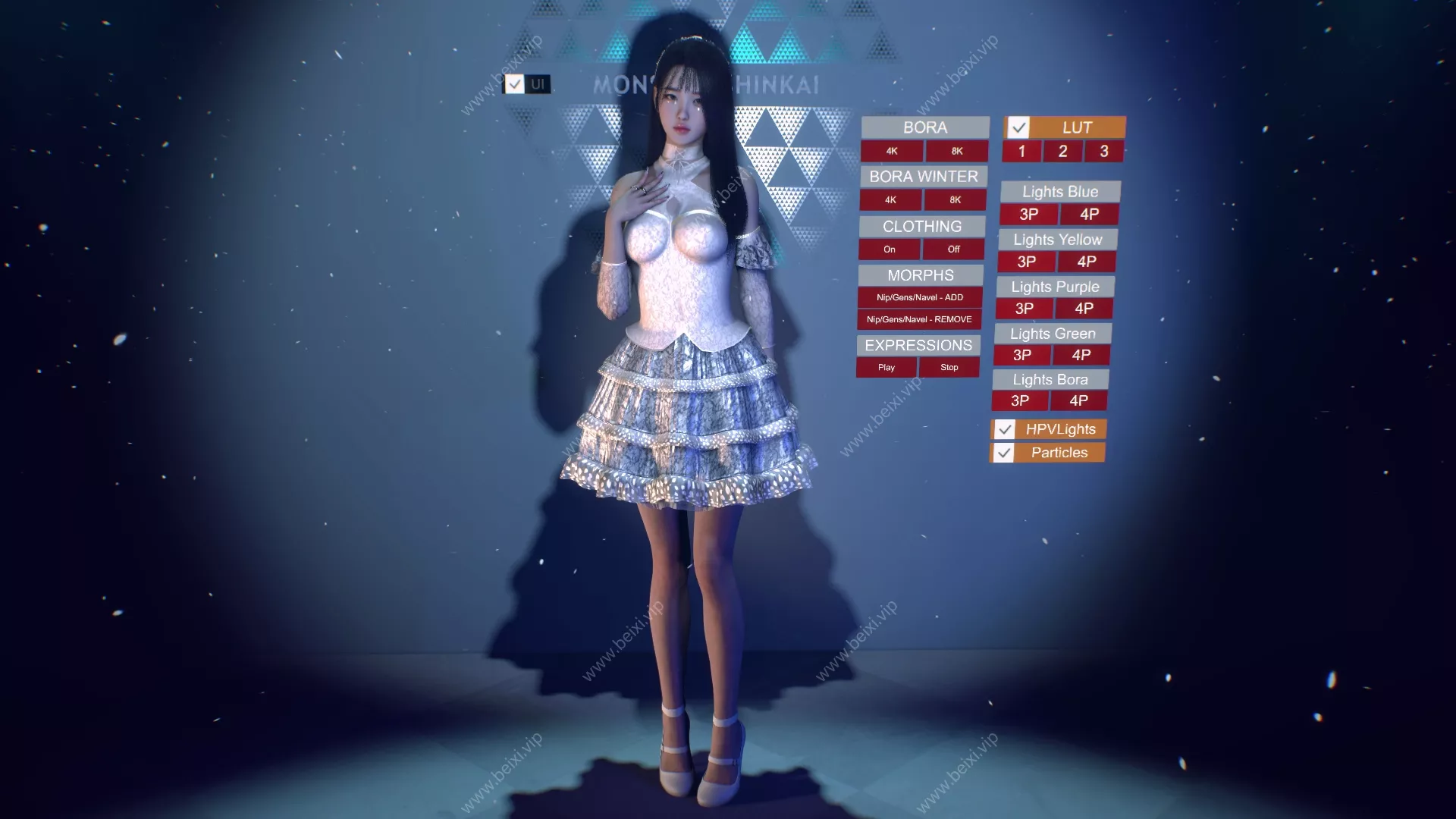Load the BORA 8K texture
The width and height of the screenshot is (1456, 819).
pos(955,151)
